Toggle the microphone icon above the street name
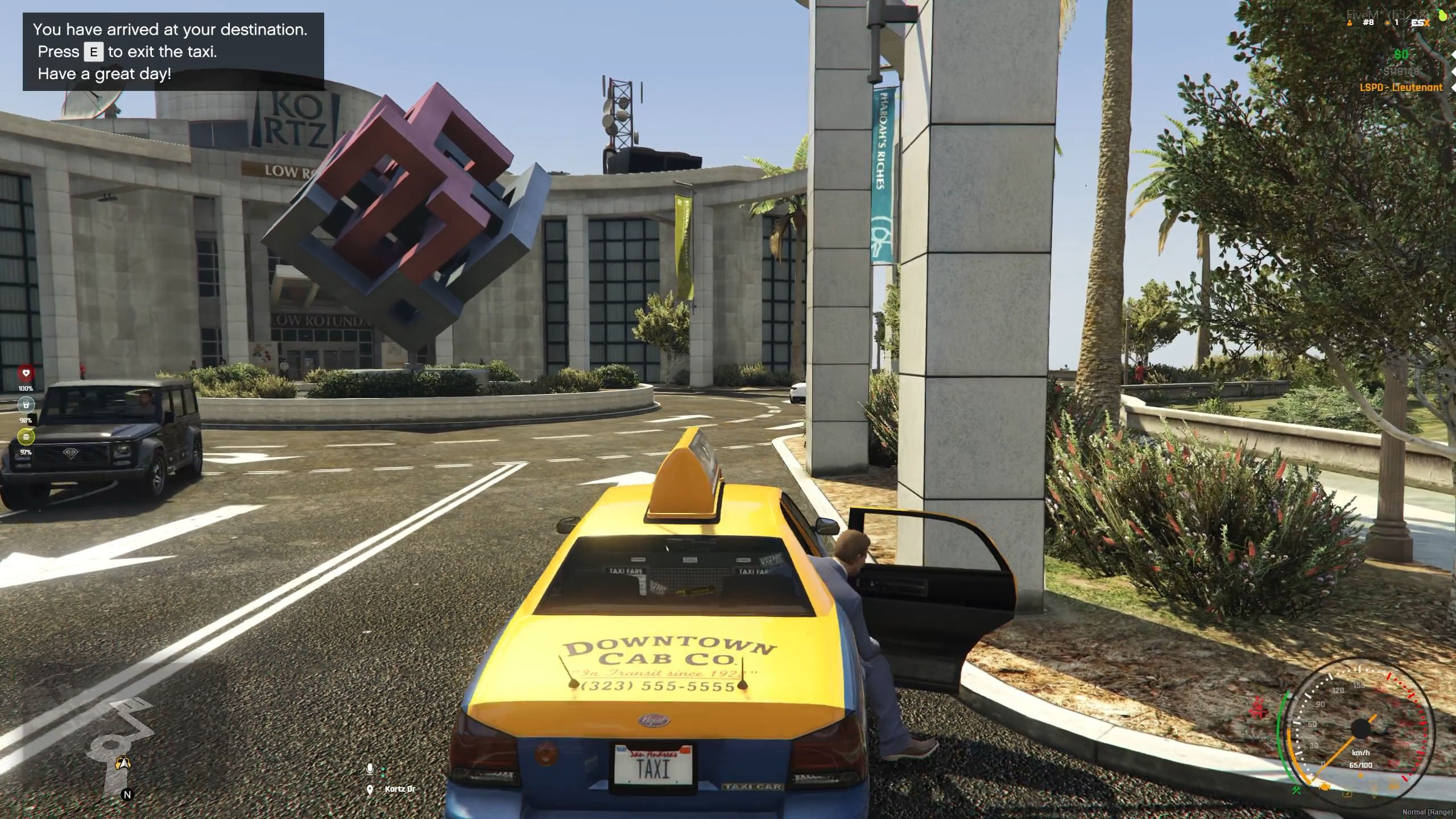Image resolution: width=1456 pixels, height=819 pixels. tap(371, 769)
